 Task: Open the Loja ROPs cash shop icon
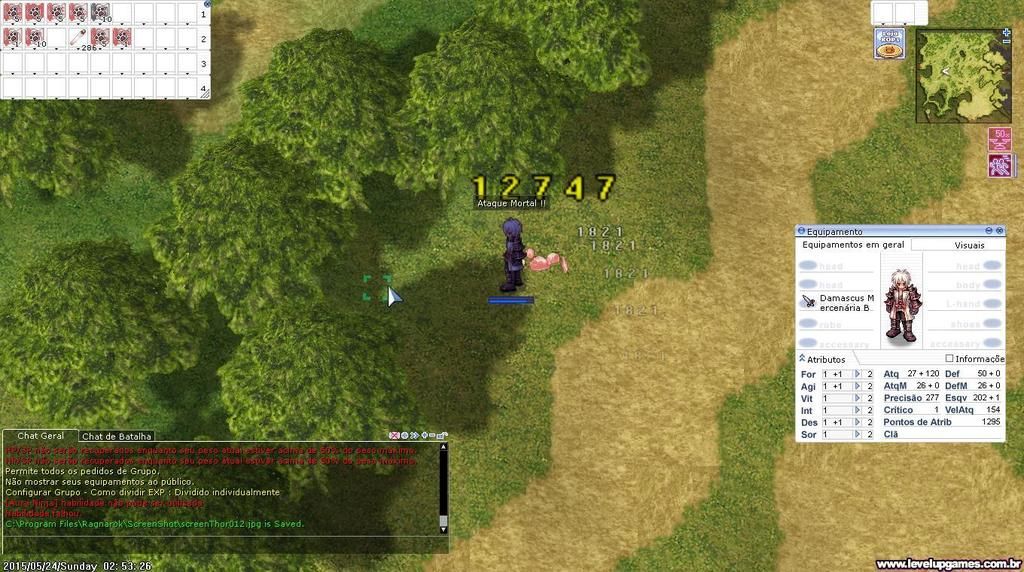point(889,44)
